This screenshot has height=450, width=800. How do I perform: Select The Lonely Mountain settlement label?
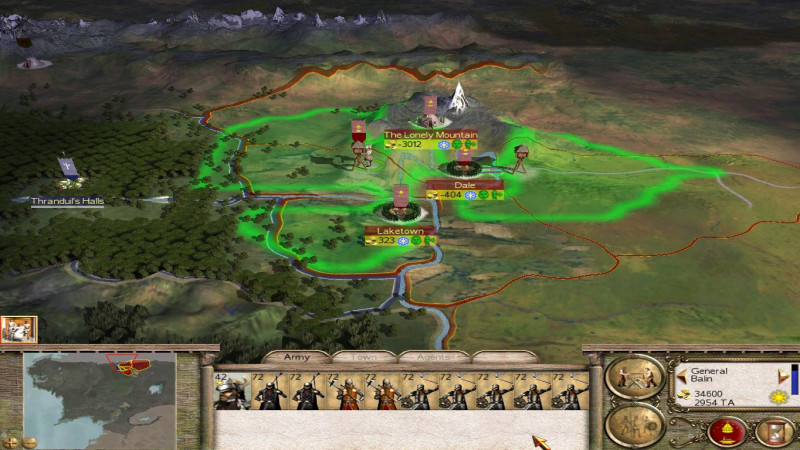tap(430, 134)
